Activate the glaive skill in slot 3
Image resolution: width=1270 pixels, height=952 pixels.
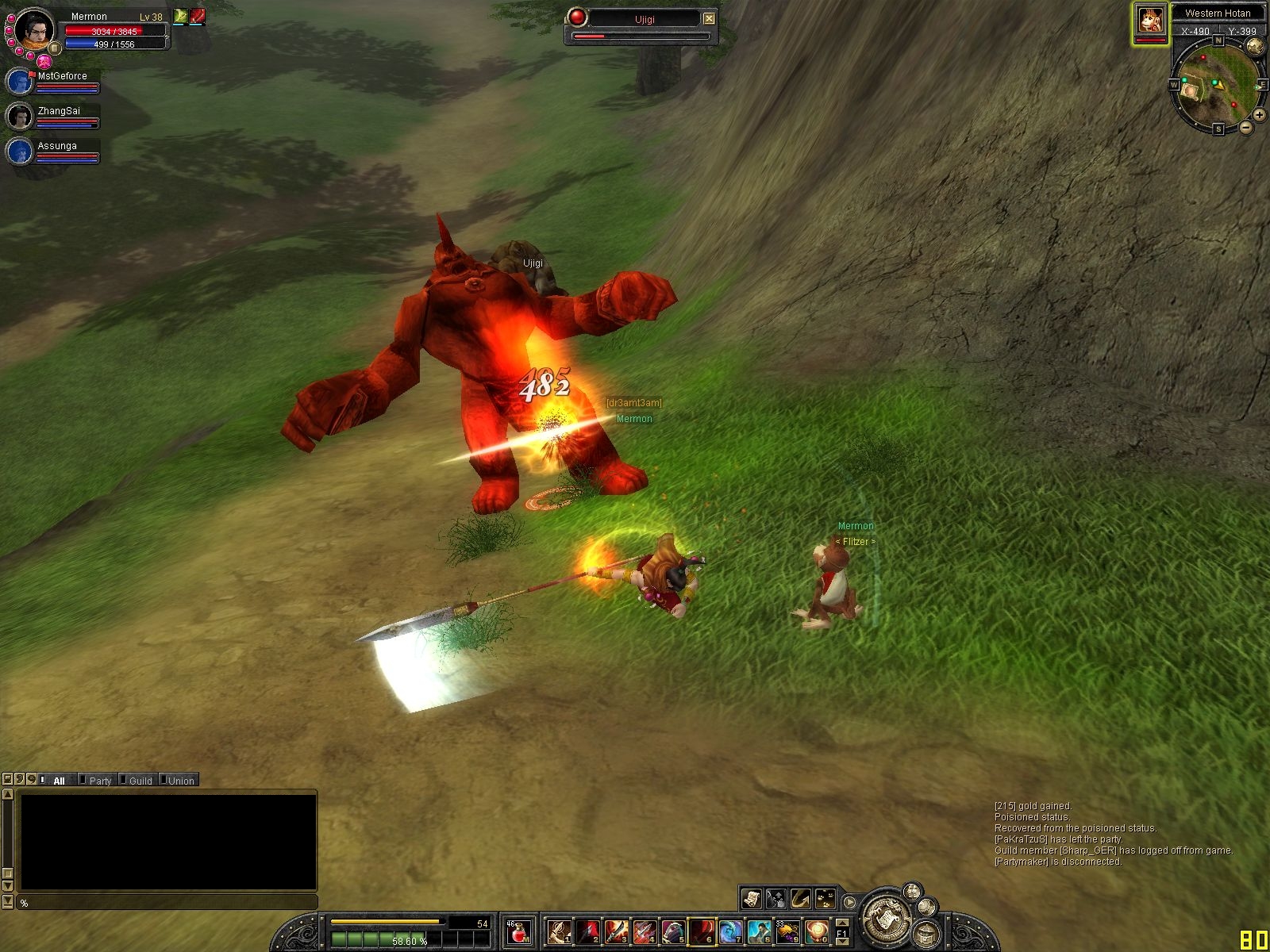pos(616,932)
